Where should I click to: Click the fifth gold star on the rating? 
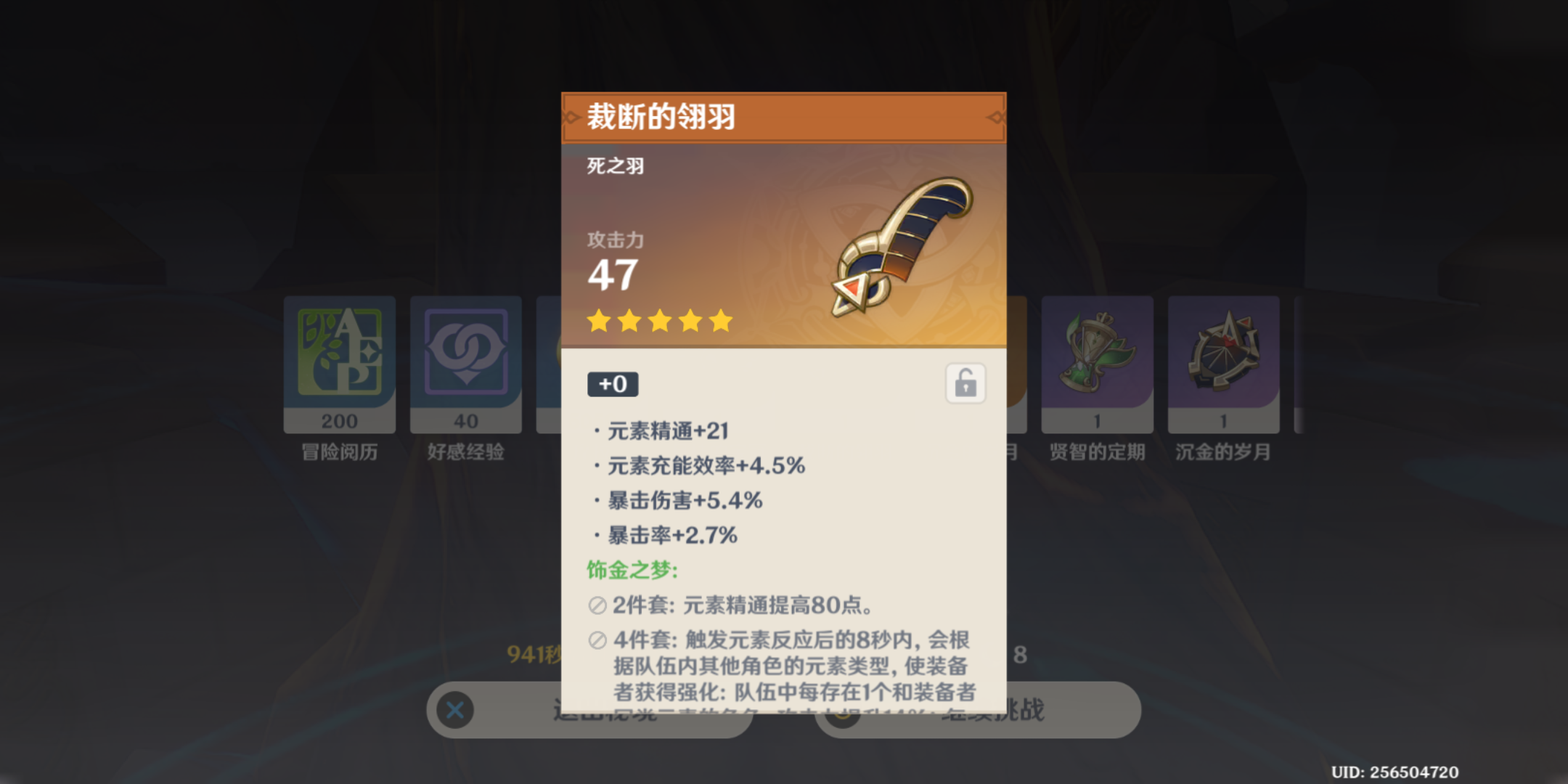pyautogui.click(x=718, y=321)
